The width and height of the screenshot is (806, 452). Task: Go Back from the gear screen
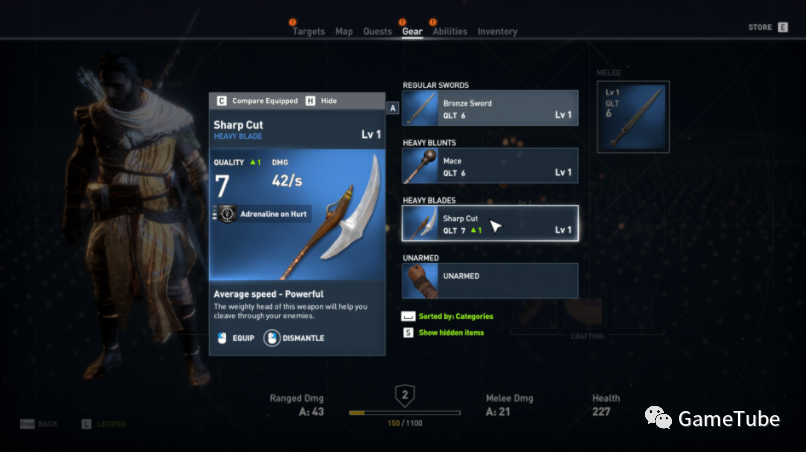(x=40, y=424)
